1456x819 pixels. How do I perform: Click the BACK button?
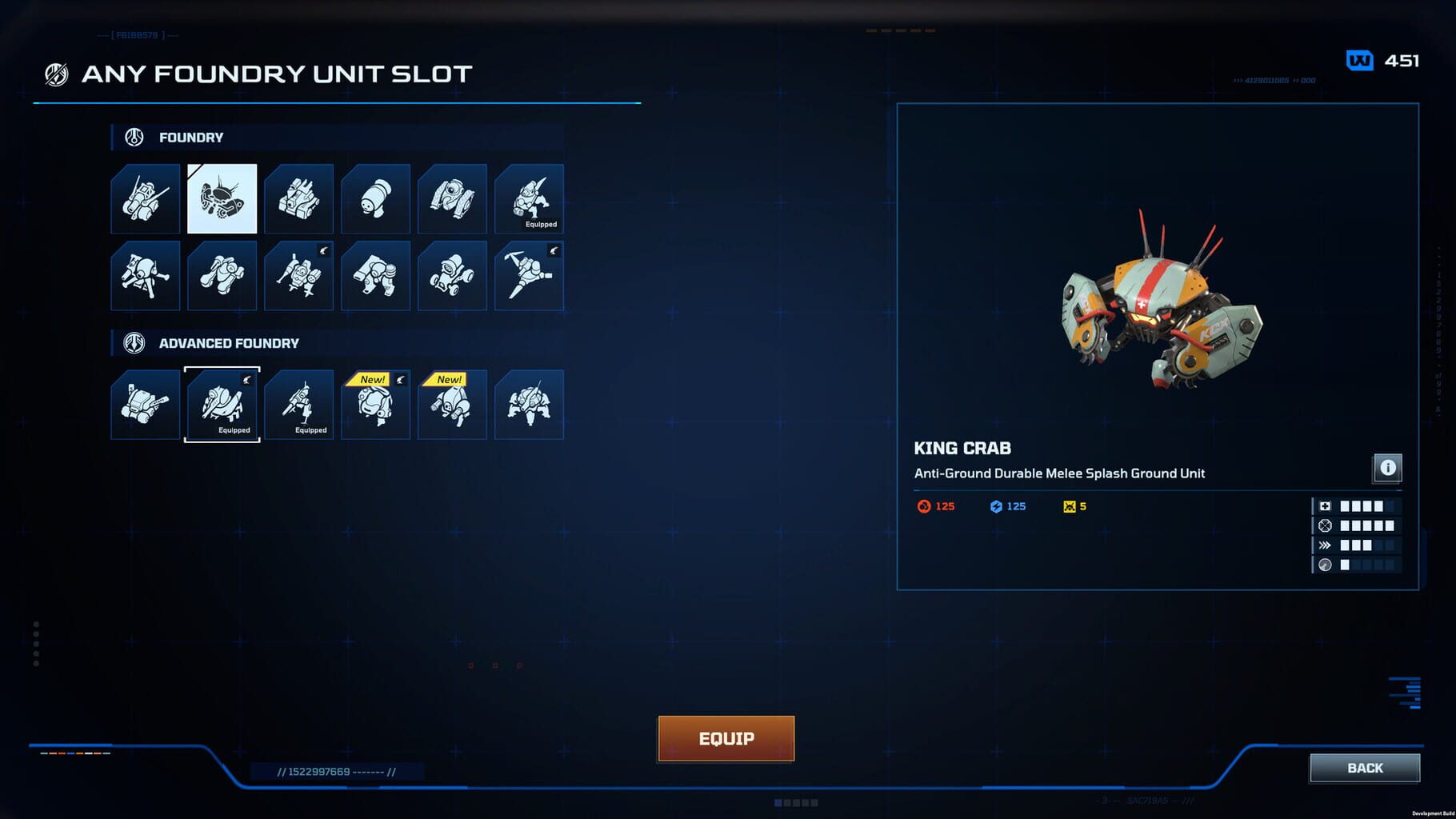point(1363,768)
